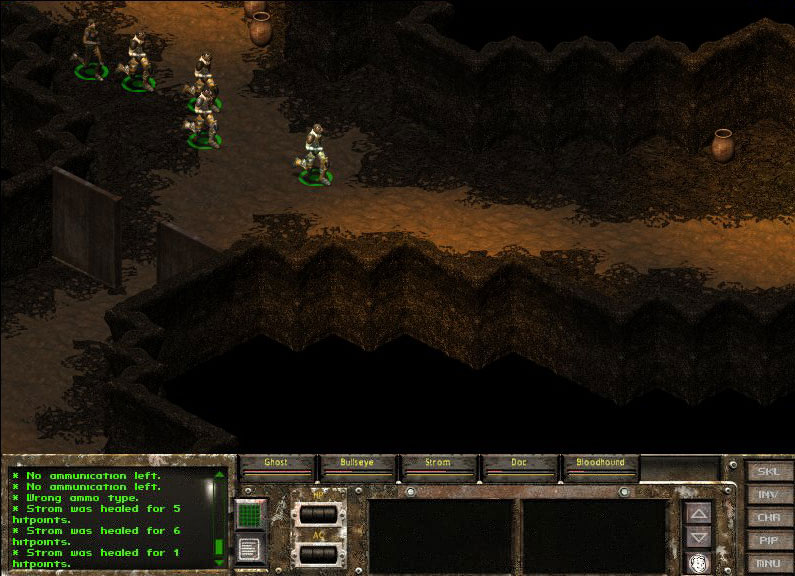Click the message log document button
The image size is (795, 576).
coord(250,548)
